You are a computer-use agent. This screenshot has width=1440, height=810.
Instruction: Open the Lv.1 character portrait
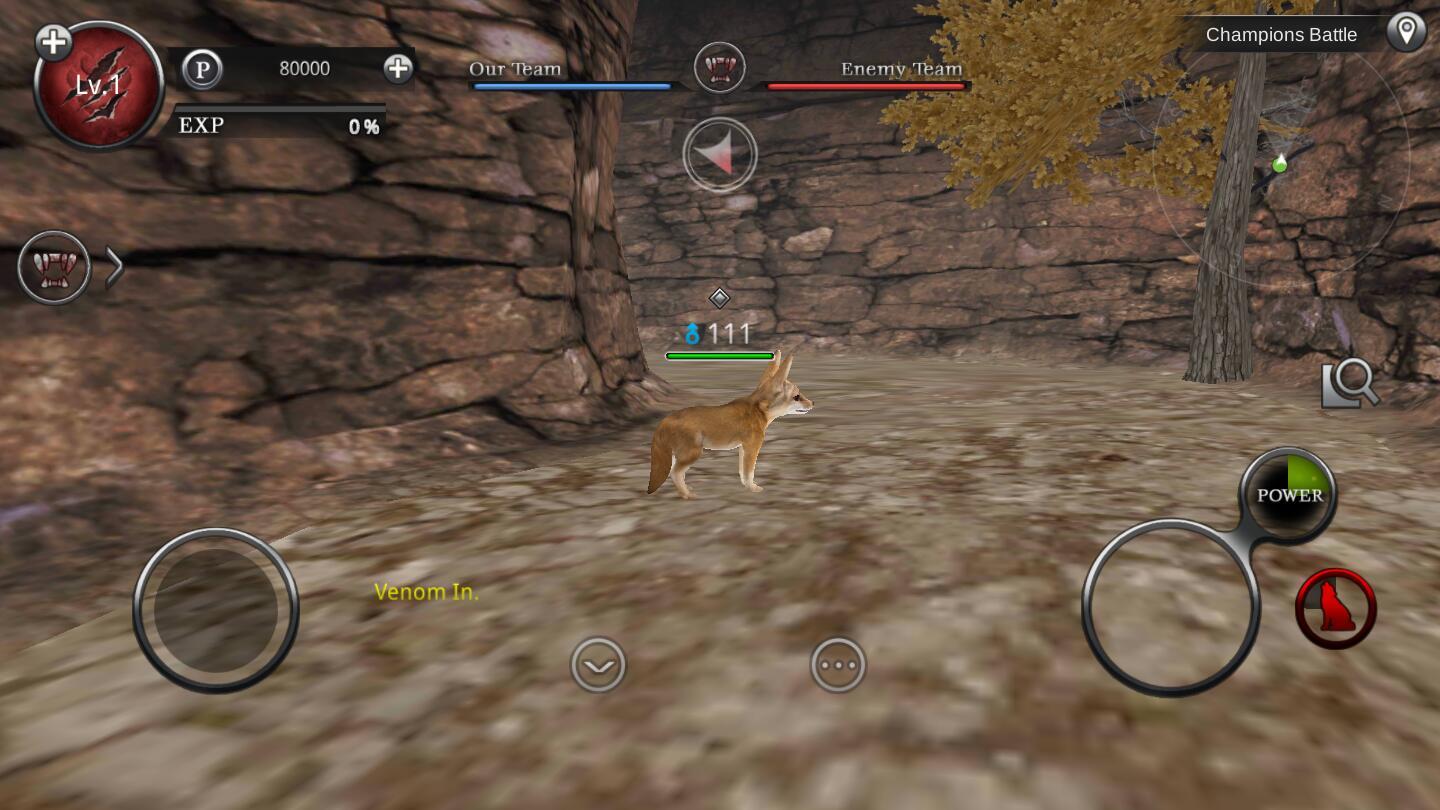point(99,87)
